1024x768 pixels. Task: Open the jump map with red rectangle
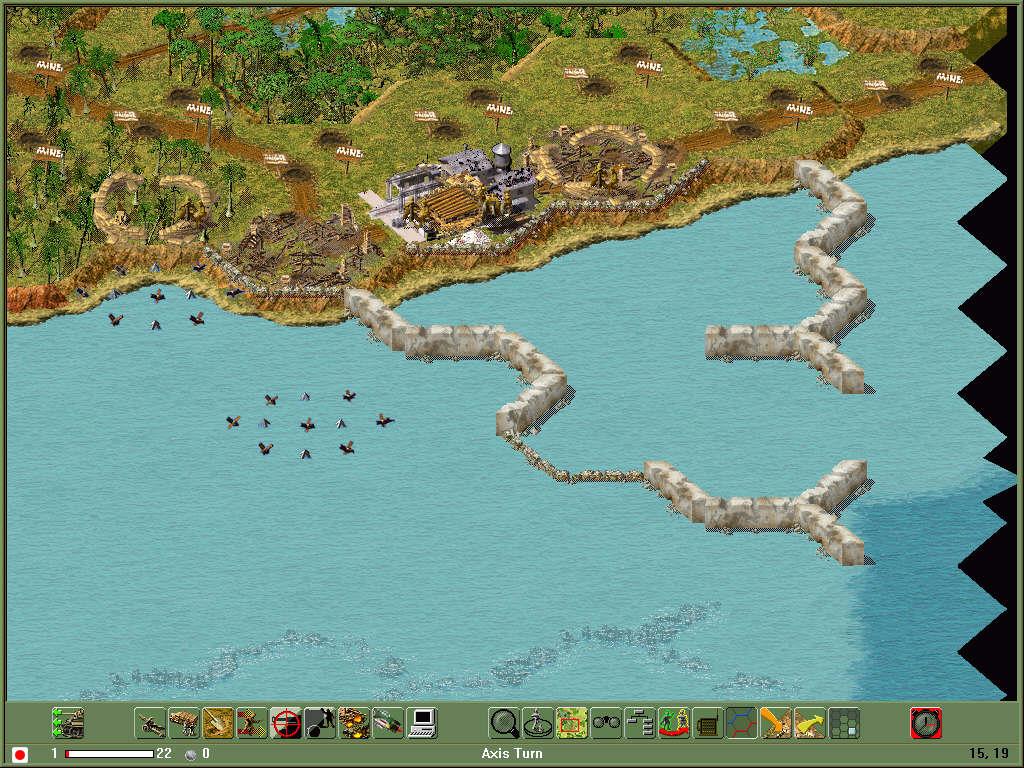pos(572,722)
